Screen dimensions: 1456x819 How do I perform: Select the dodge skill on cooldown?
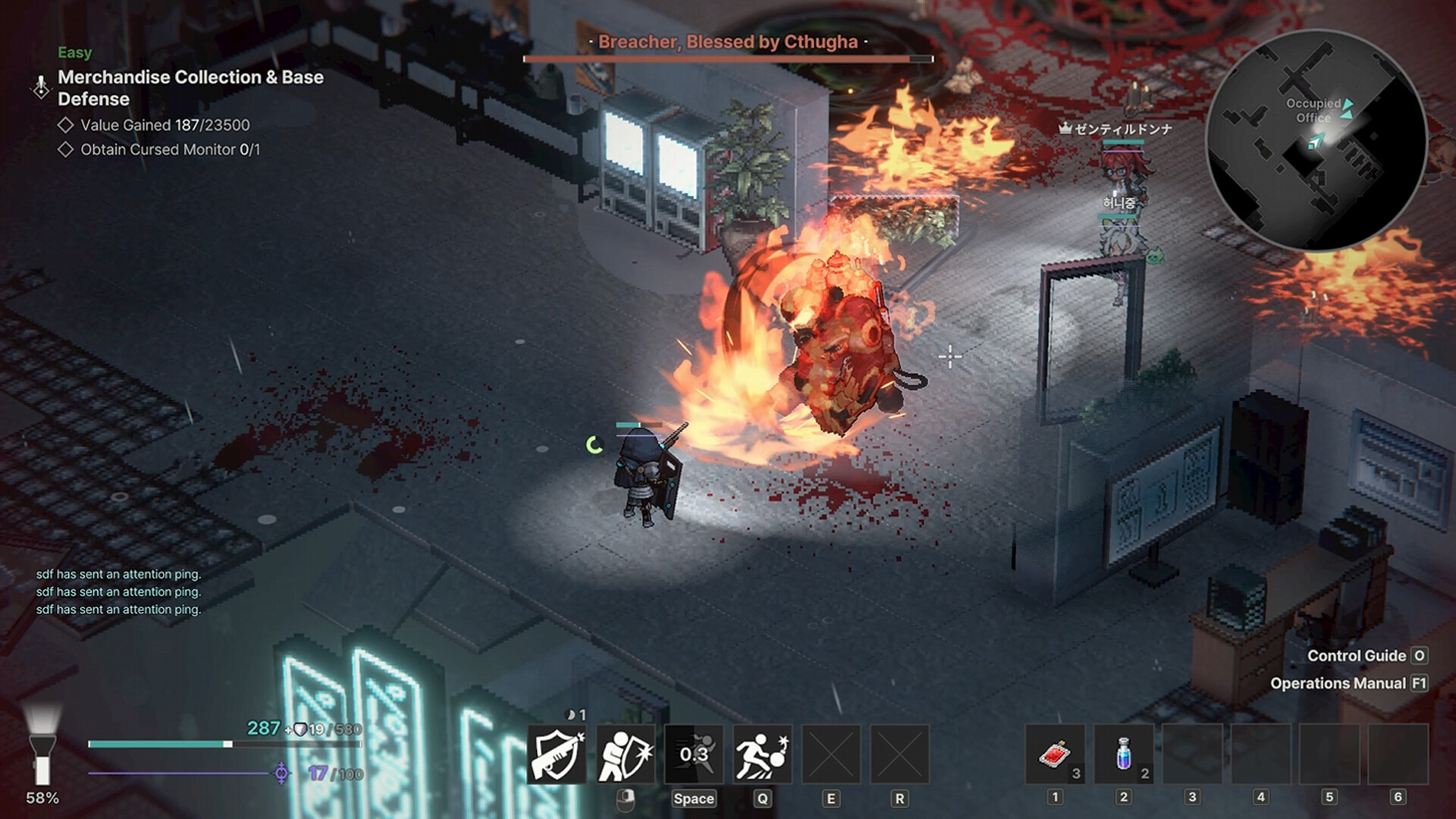(x=694, y=755)
